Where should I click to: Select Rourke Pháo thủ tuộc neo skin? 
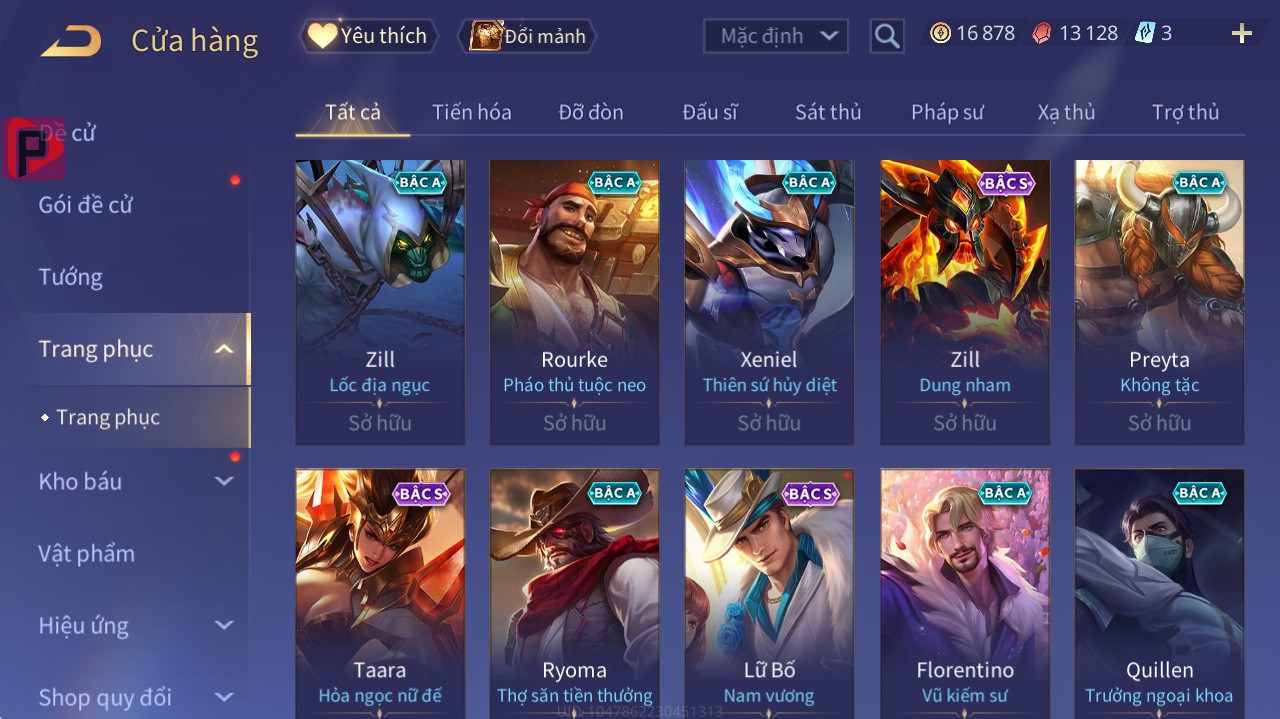click(x=574, y=300)
